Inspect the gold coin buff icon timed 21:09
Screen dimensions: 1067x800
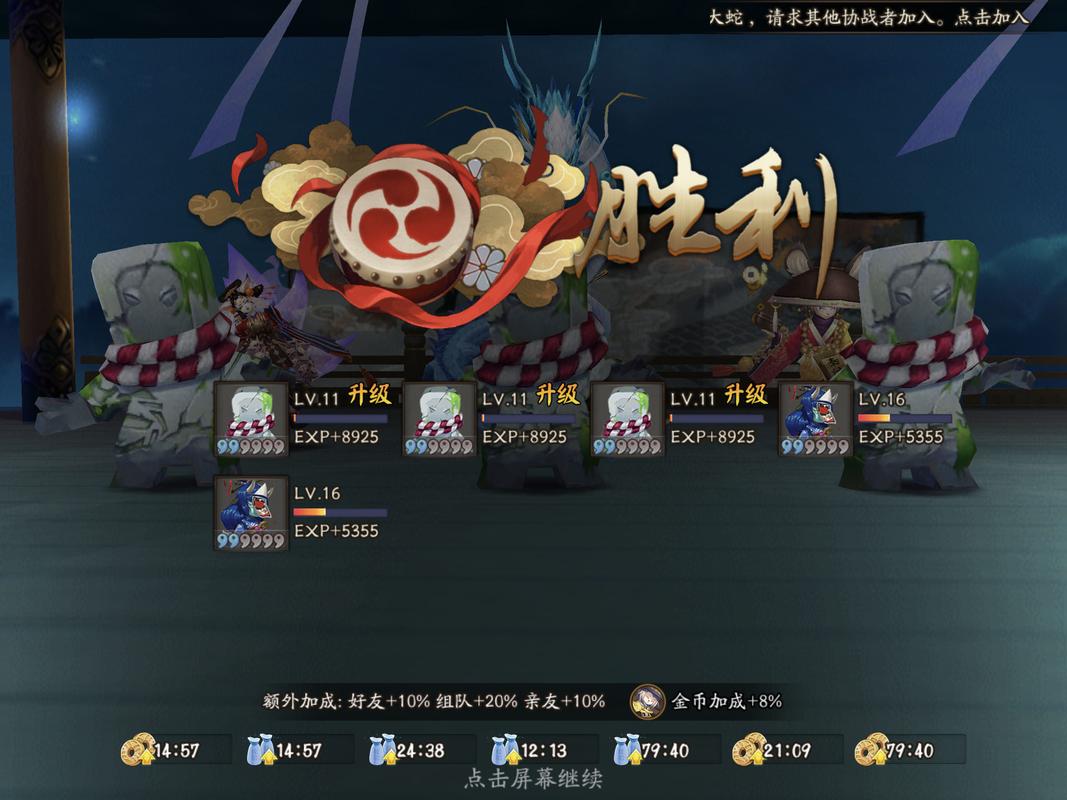pos(748,750)
